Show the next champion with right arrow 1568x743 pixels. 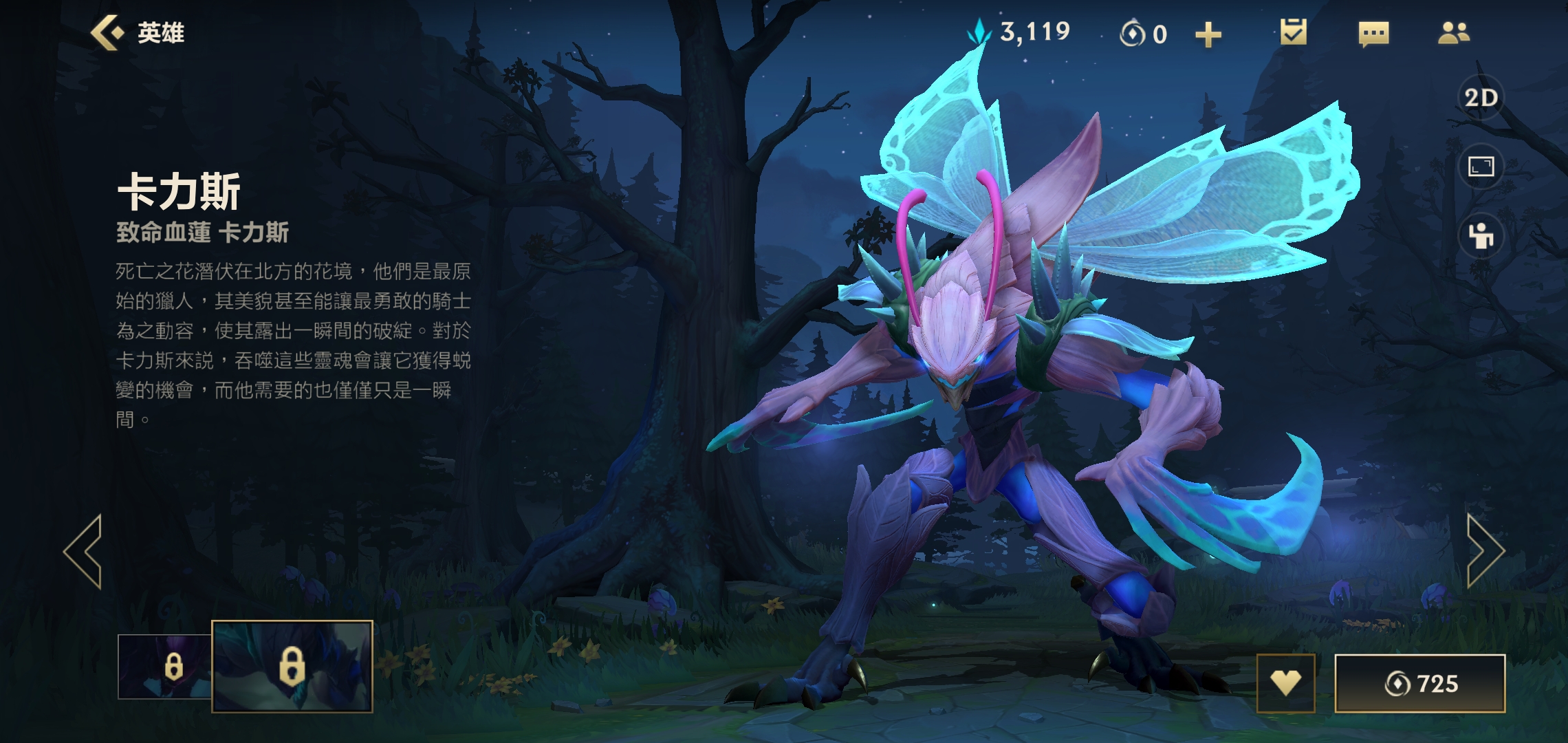pyautogui.click(x=1485, y=551)
